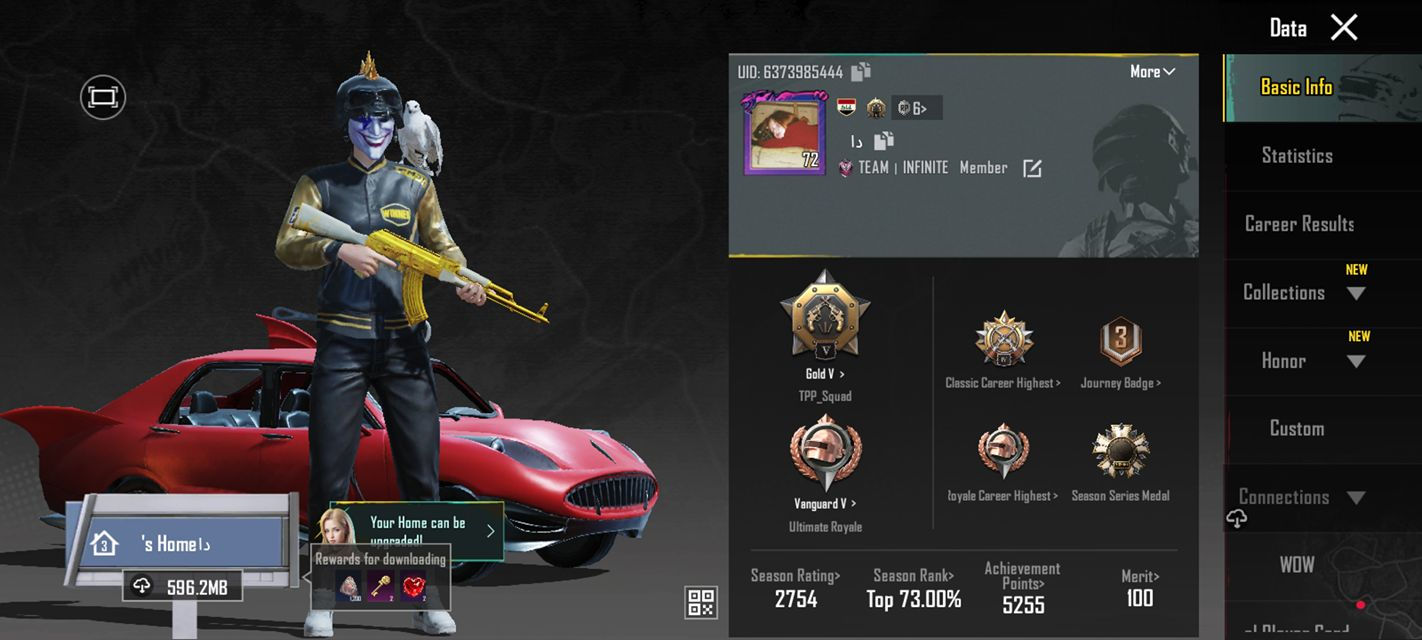The width and height of the screenshot is (1422, 640).
Task: Switch to the Statistics tab
Action: click(1297, 156)
